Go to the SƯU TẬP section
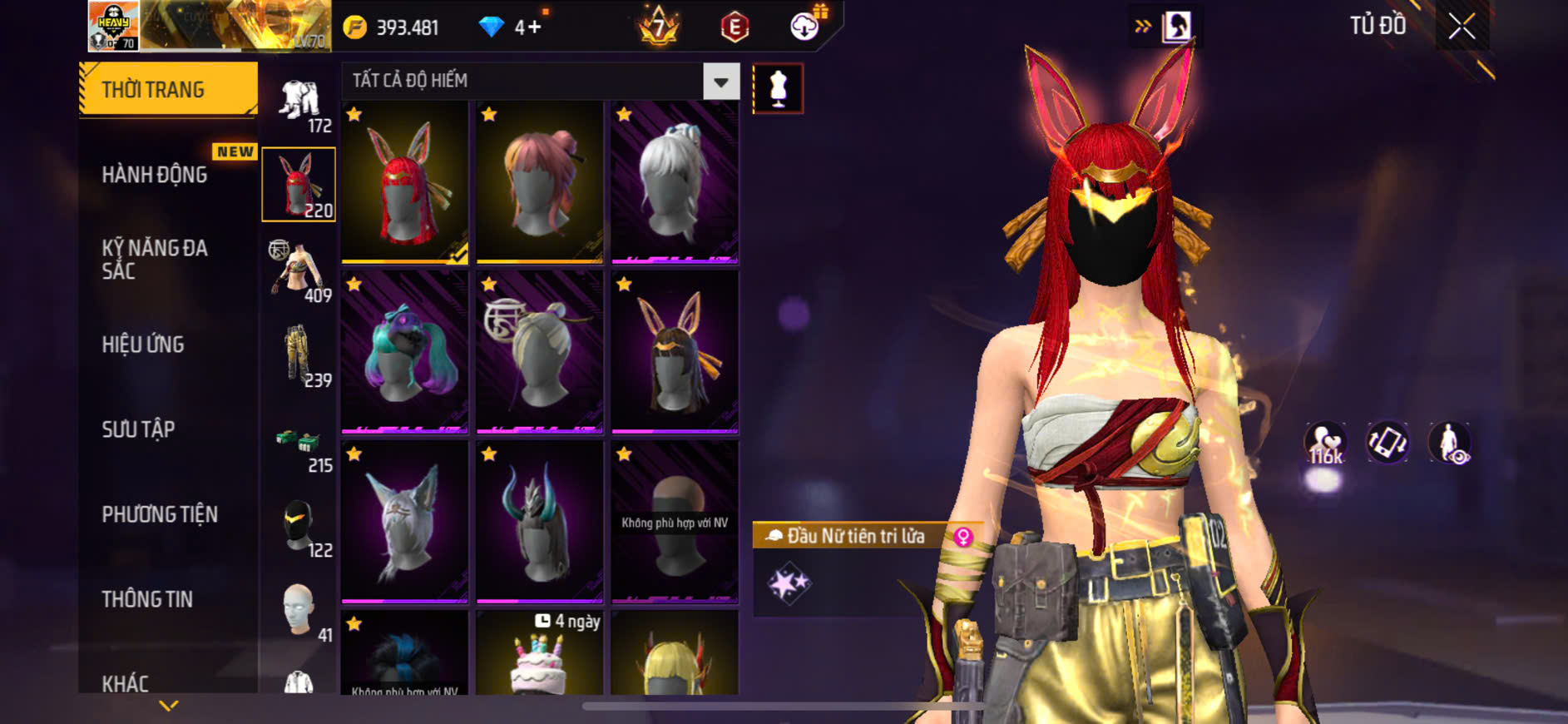Image resolution: width=1568 pixels, height=724 pixels. click(138, 429)
